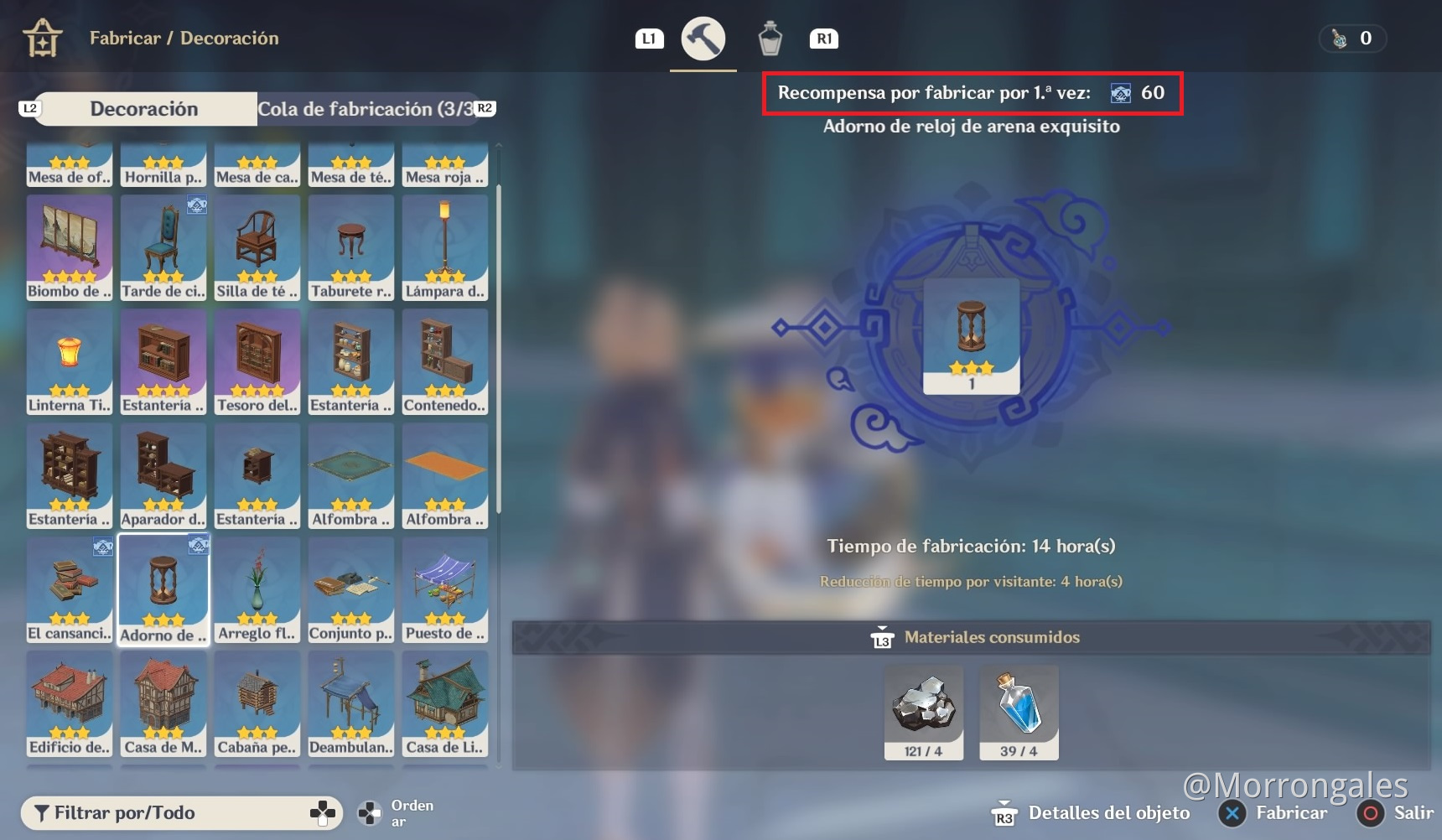Viewport: 1442px width, 840px height.
Task: Click Fabricar to craft the item
Action: tap(1291, 812)
